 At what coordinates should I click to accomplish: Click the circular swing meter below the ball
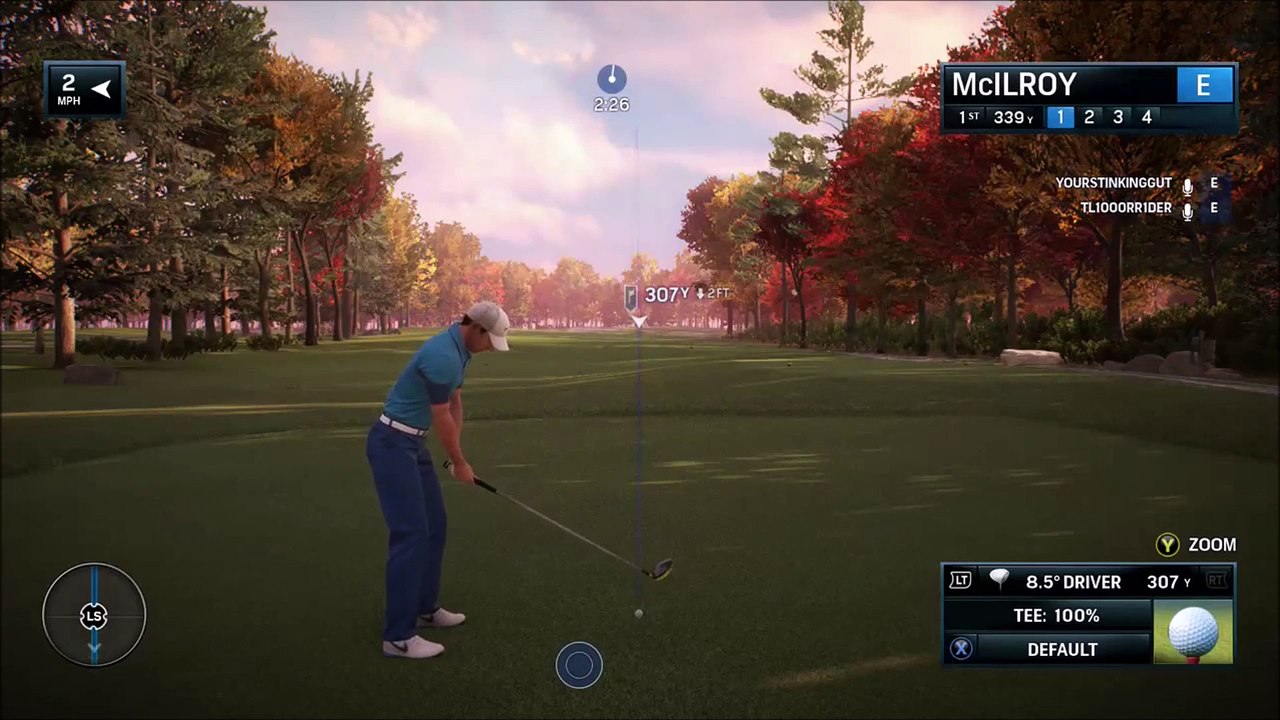[579, 665]
